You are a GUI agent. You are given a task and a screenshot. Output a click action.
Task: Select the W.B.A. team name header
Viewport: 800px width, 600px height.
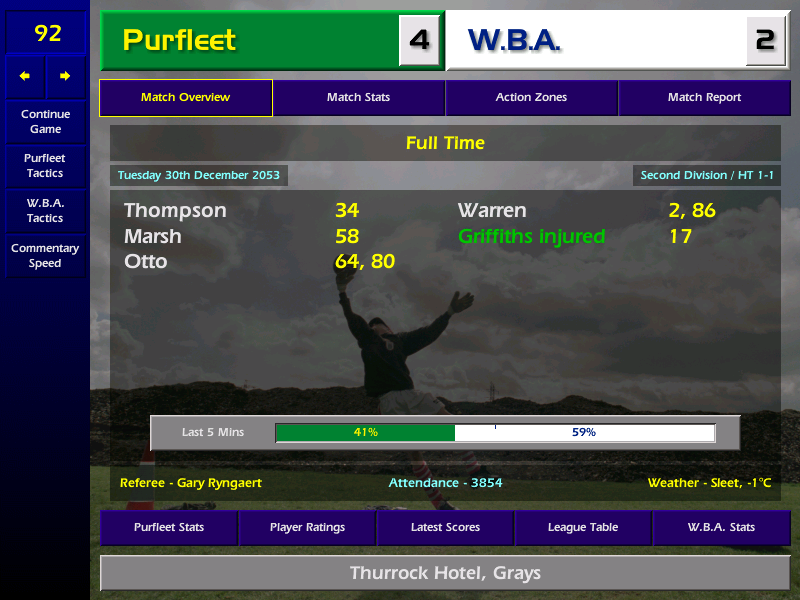pyautogui.click(x=595, y=40)
